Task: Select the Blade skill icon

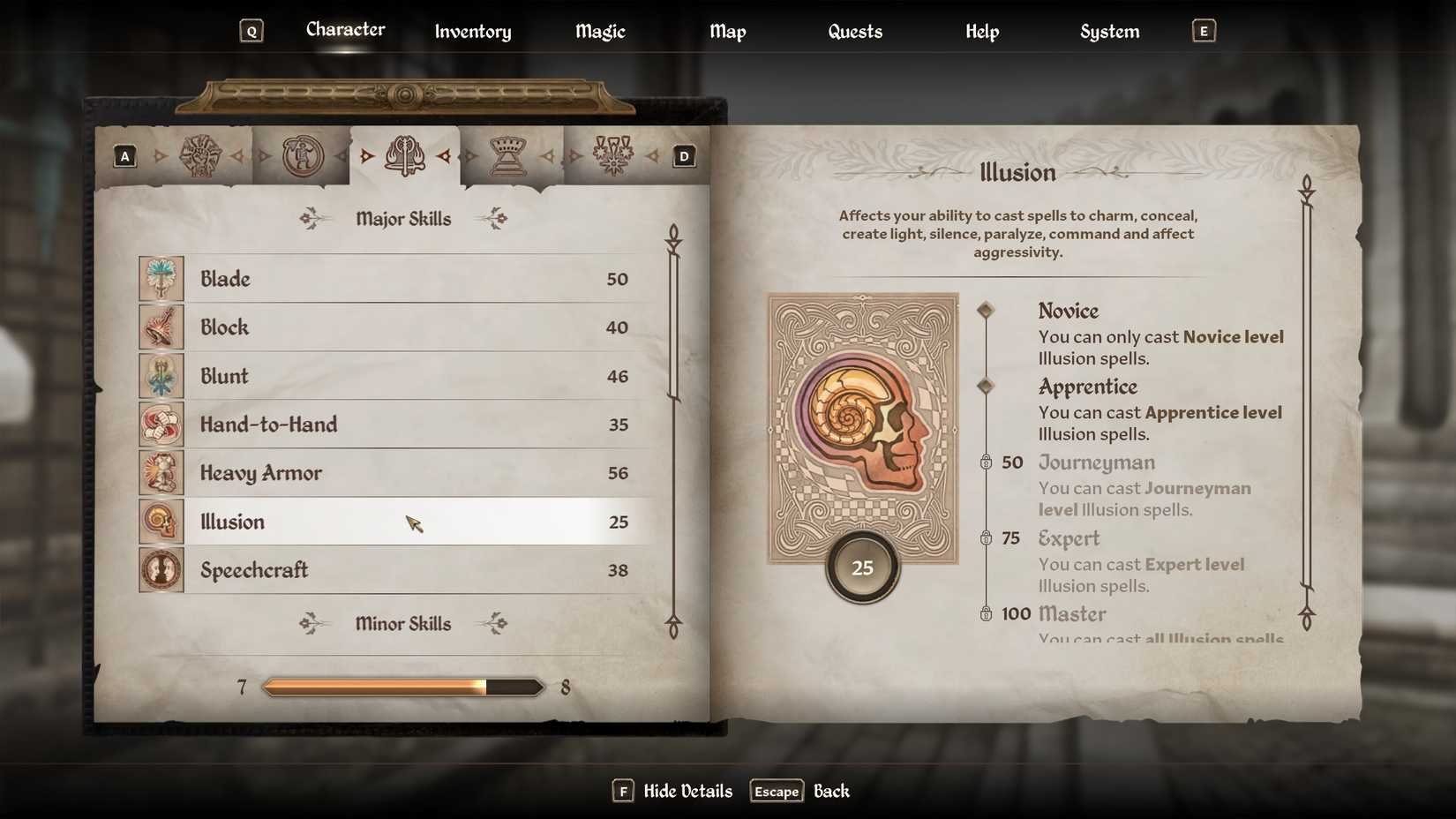Action: [x=161, y=279]
